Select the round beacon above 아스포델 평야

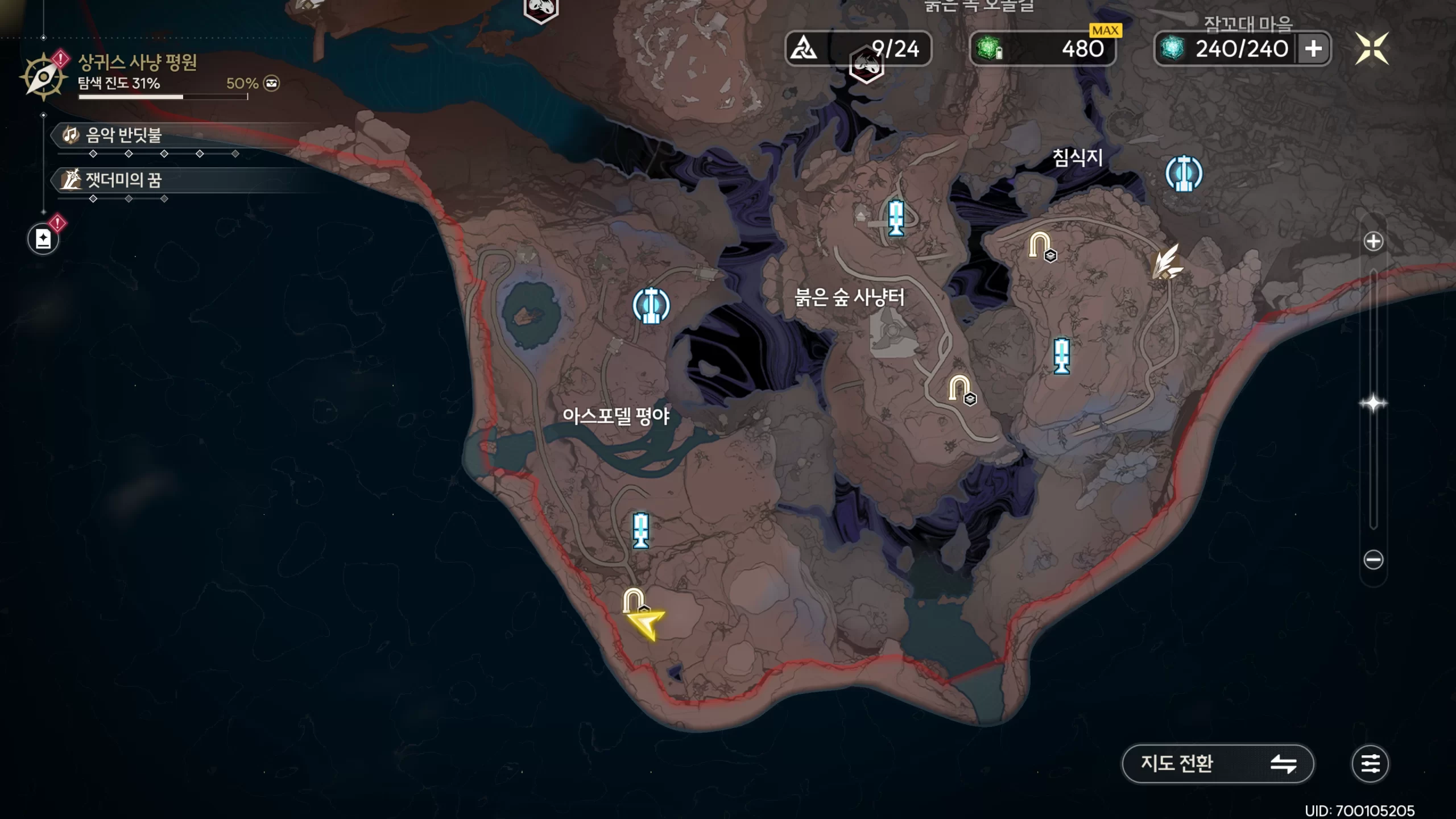[651, 305]
